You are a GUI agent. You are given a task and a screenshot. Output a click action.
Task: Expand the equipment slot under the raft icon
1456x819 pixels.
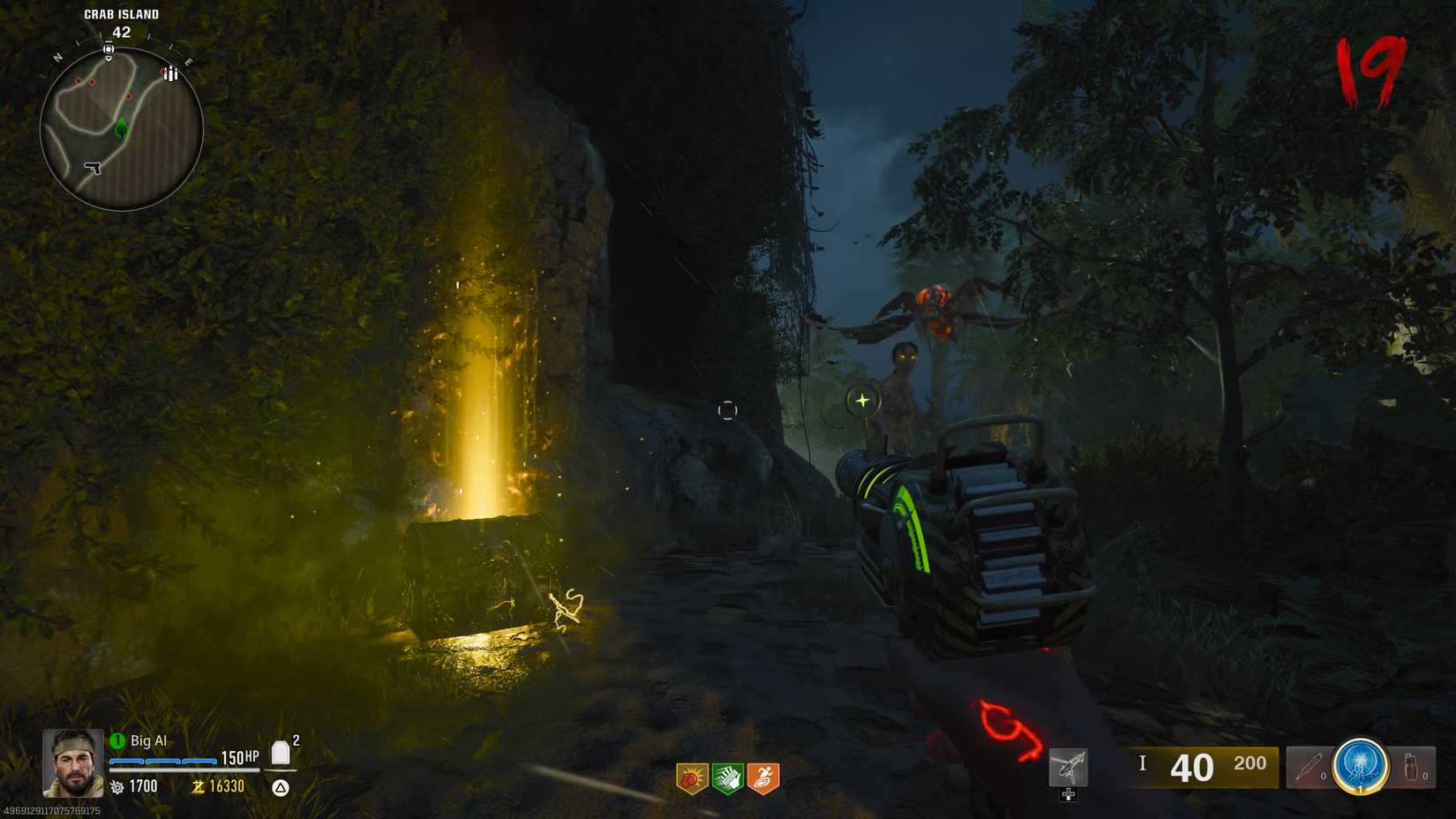(x=1069, y=793)
